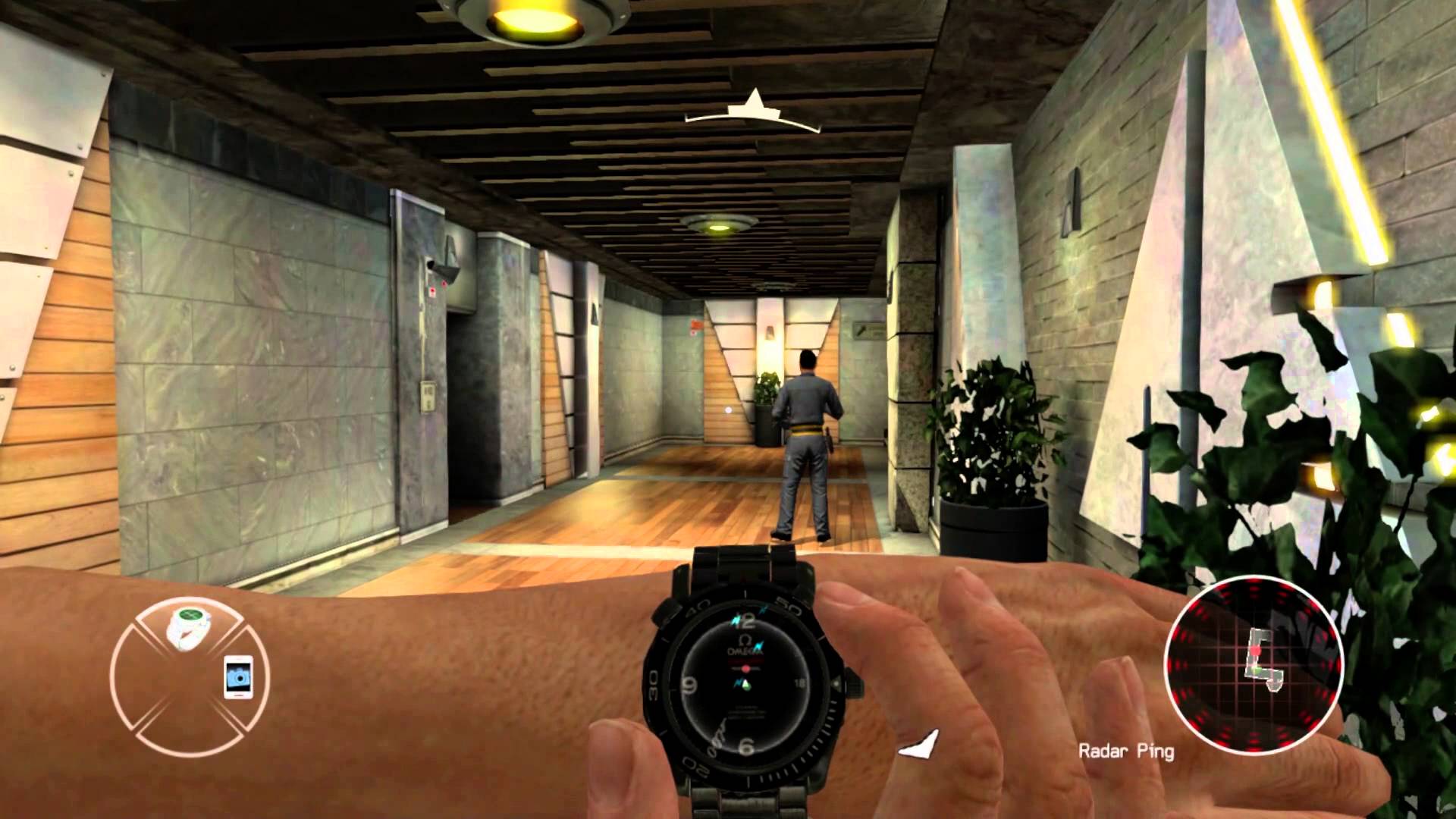Click the Omega logo on the watch face
Image resolution: width=1456 pixels, height=819 pixels.
(x=745, y=639)
